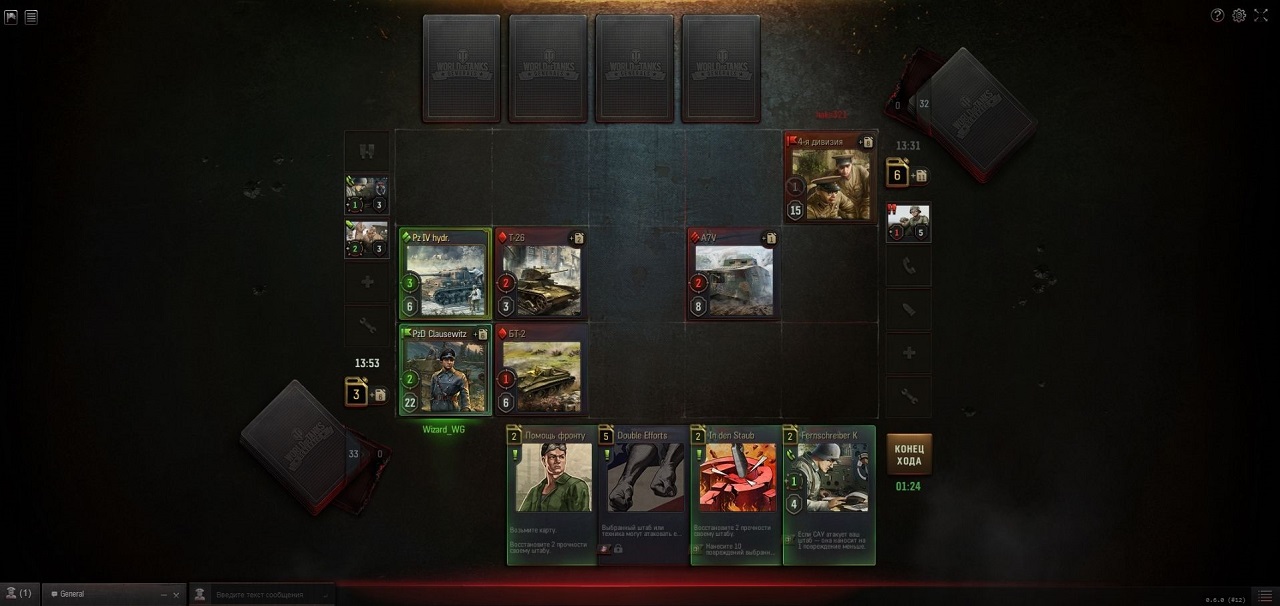Viewport: 1280px width, 606px height.
Task: Choose the Double Efforts card
Action: [x=644, y=494]
